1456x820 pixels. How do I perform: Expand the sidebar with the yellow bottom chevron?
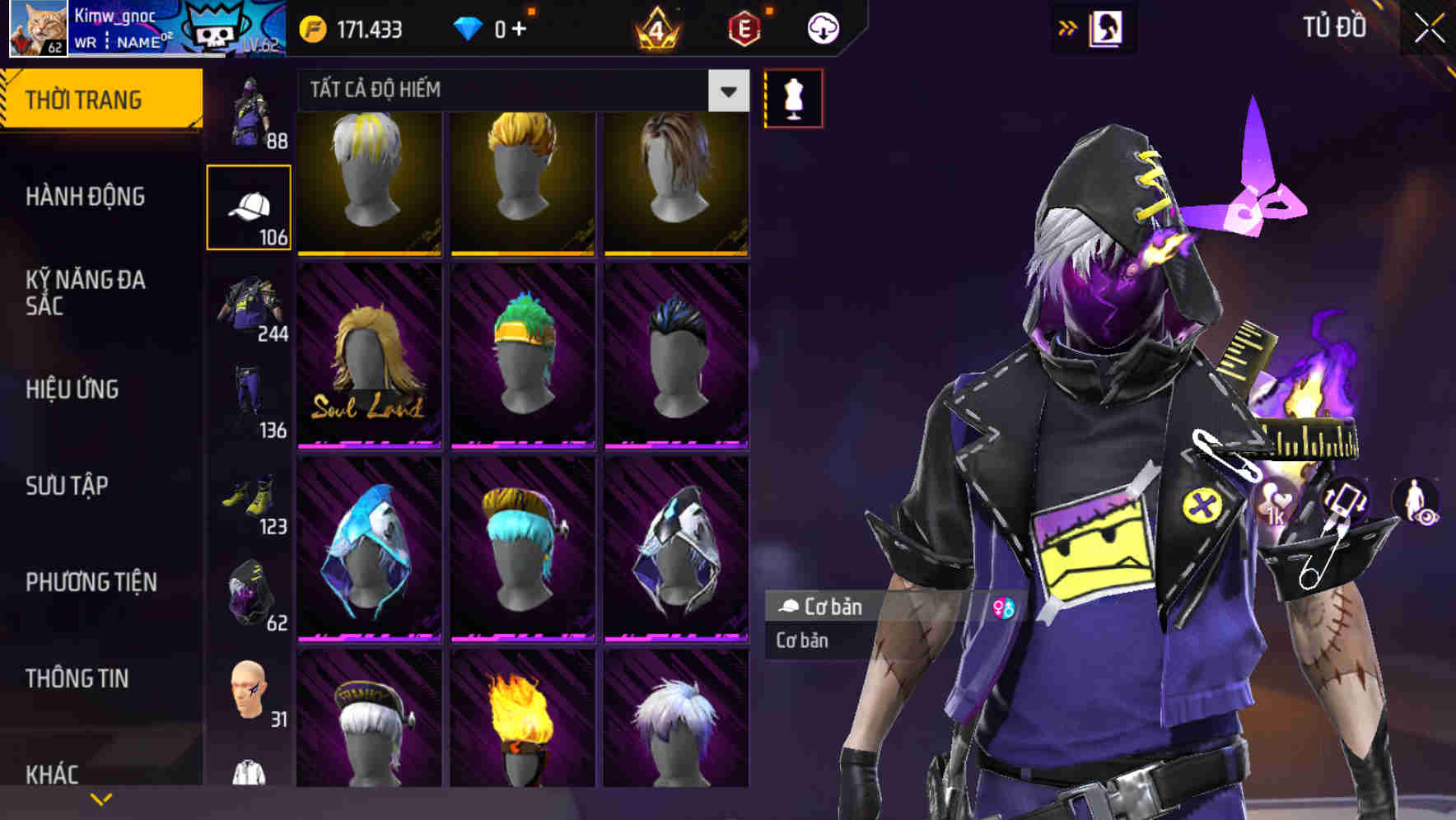point(102,797)
